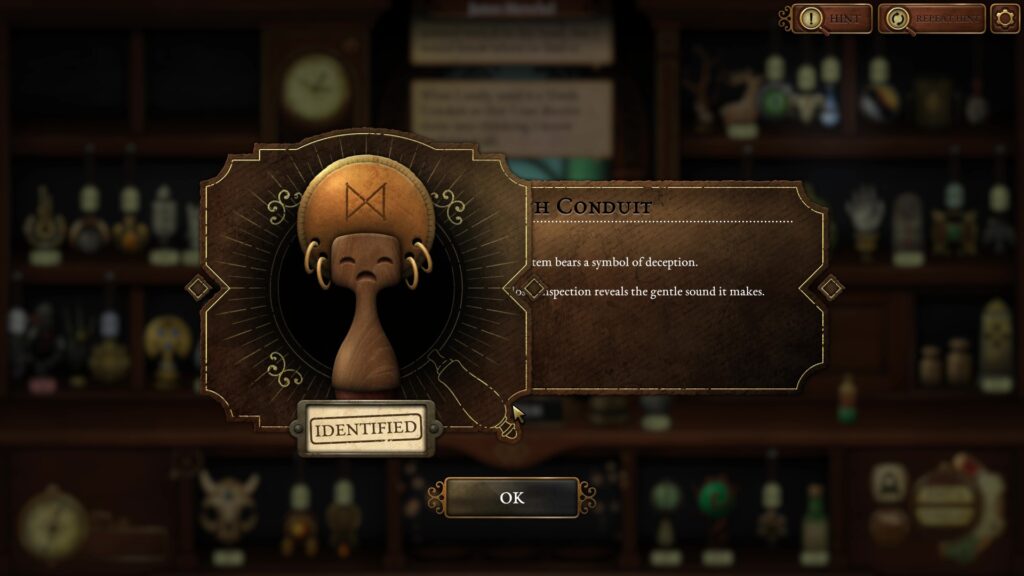1024x576 pixels.
Task: Request a hint with the Hint button
Action: [x=831, y=18]
